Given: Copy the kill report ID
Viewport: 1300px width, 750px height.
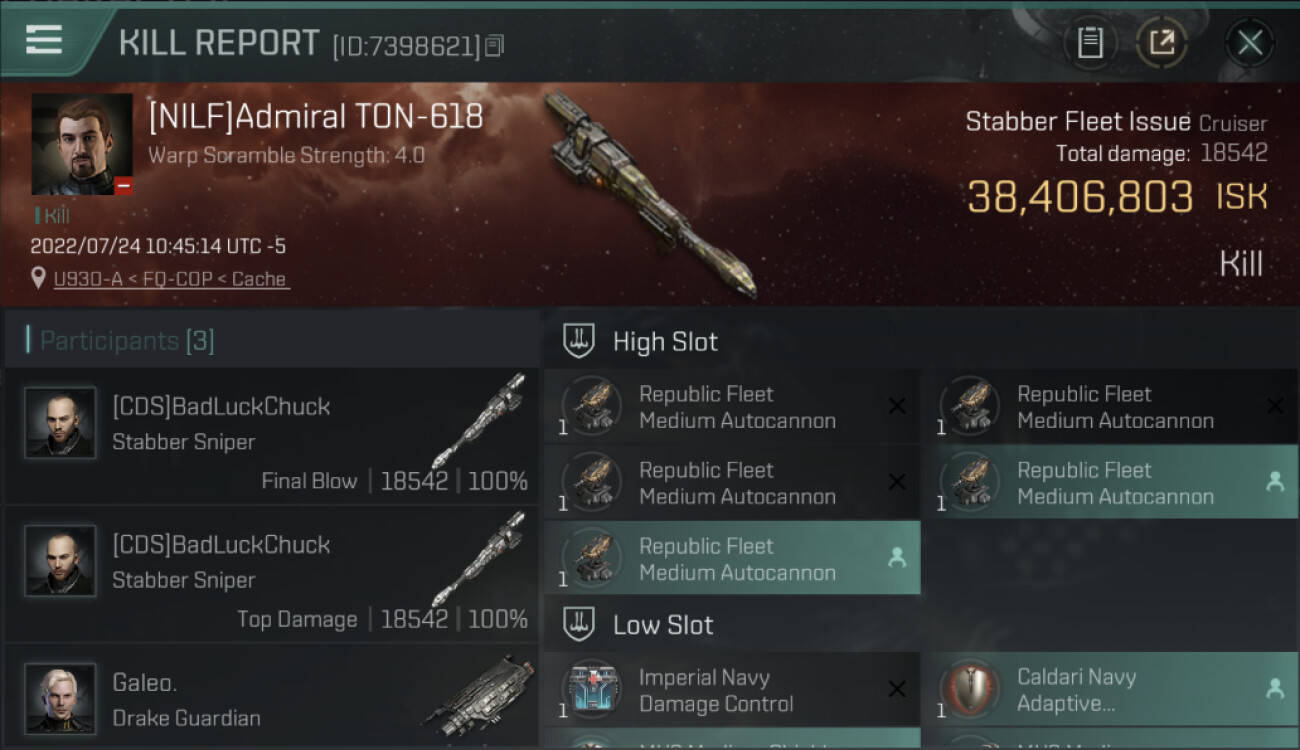Looking at the screenshot, I should pos(495,45).
